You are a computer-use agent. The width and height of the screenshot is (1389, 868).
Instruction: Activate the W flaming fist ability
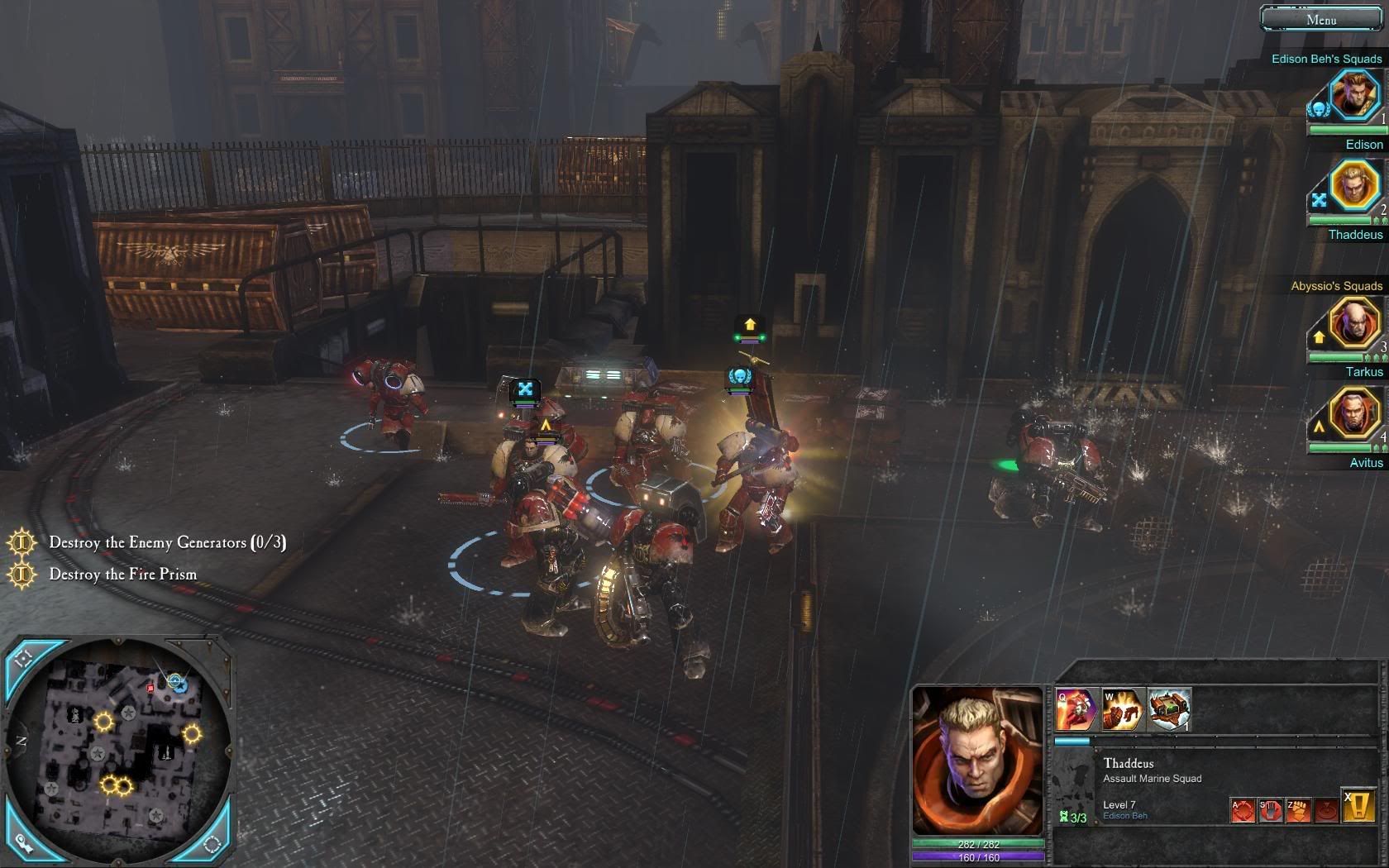click(1122, 710)
